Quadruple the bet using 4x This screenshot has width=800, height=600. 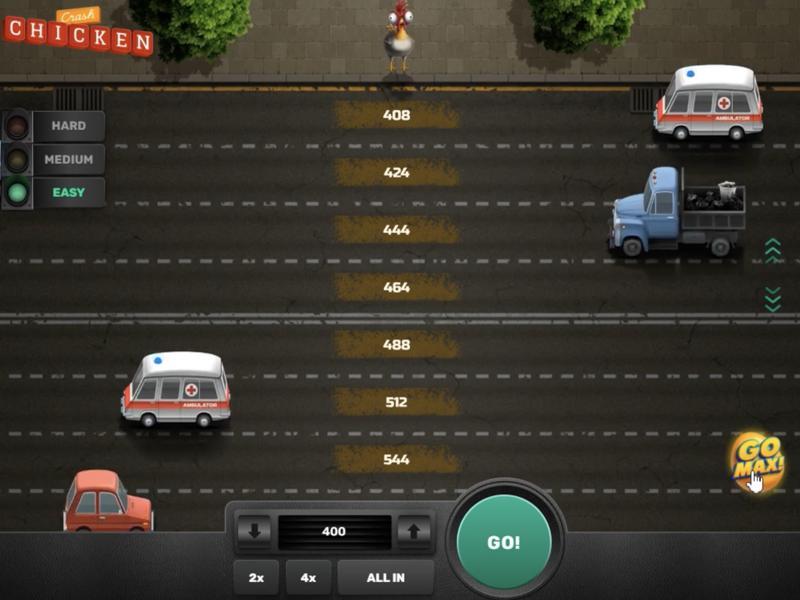click(308, 577)
